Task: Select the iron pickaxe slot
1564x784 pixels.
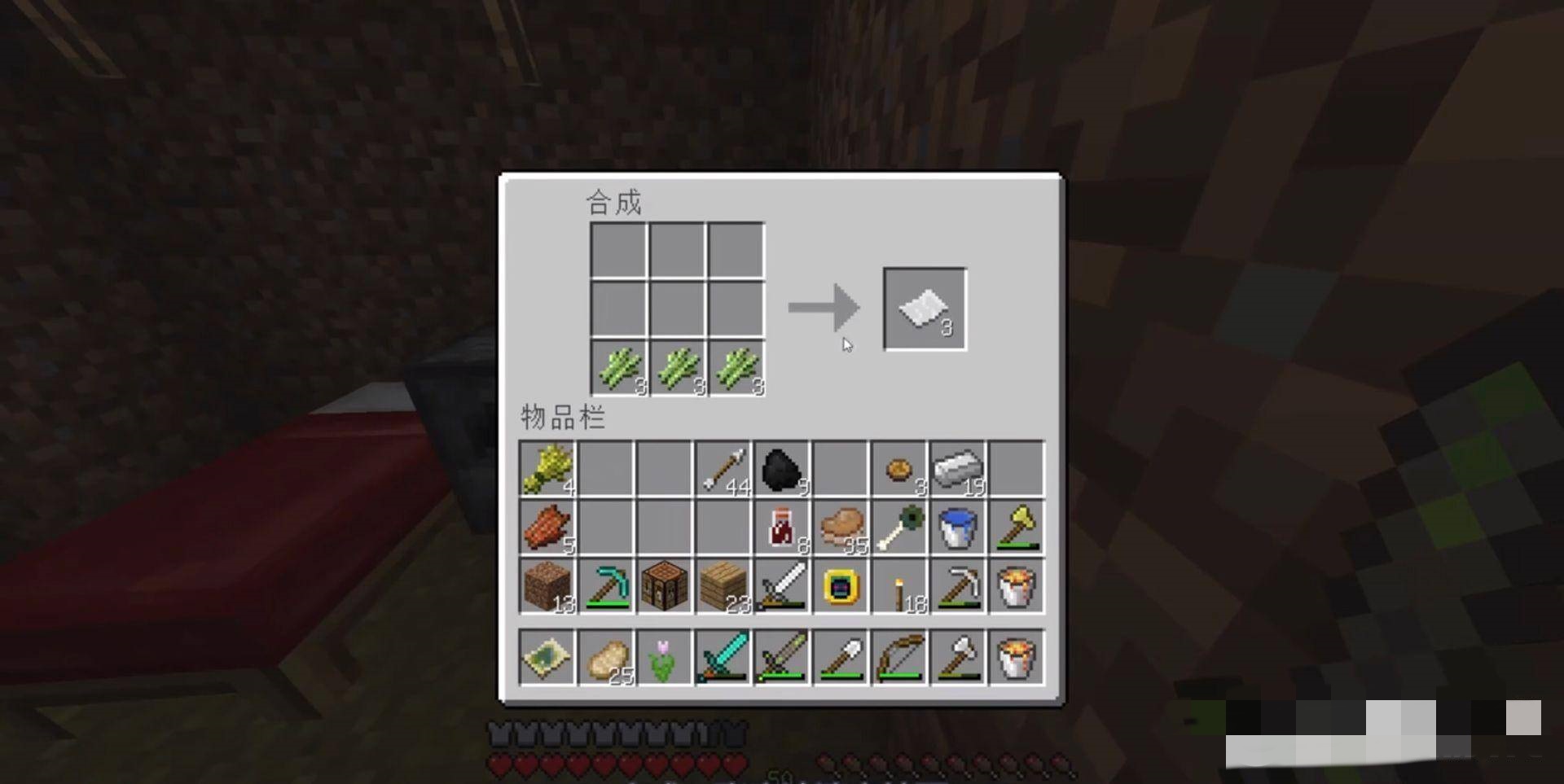Action: point(957,586)
